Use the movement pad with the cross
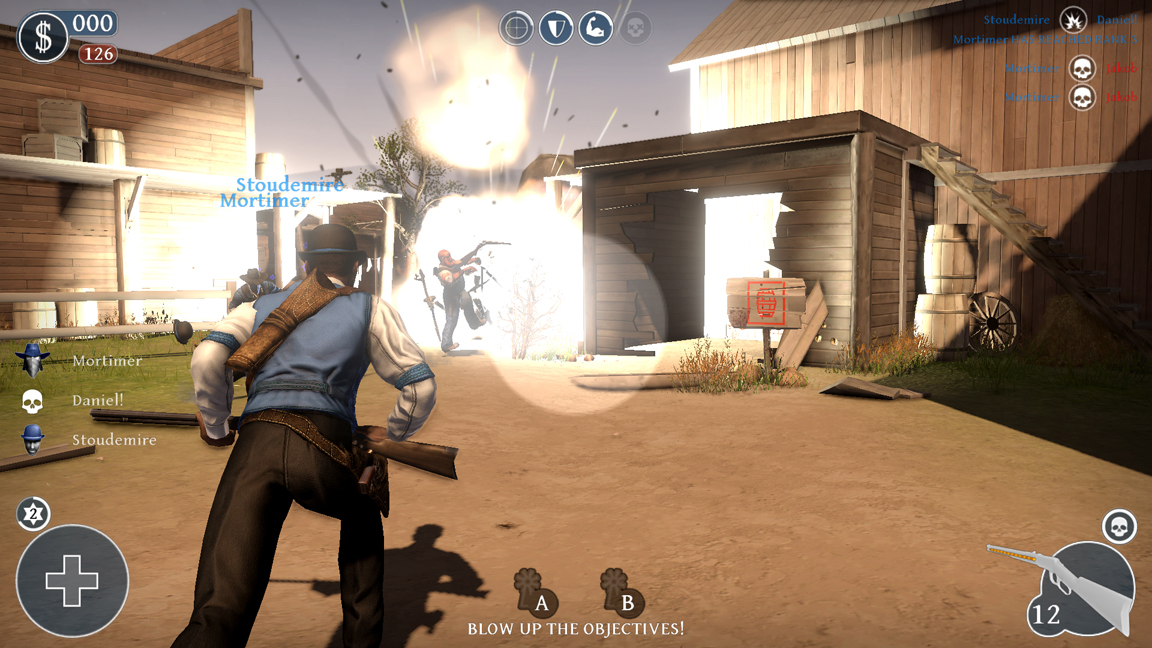Screen dimensions: 1152x648 [72, 581]
